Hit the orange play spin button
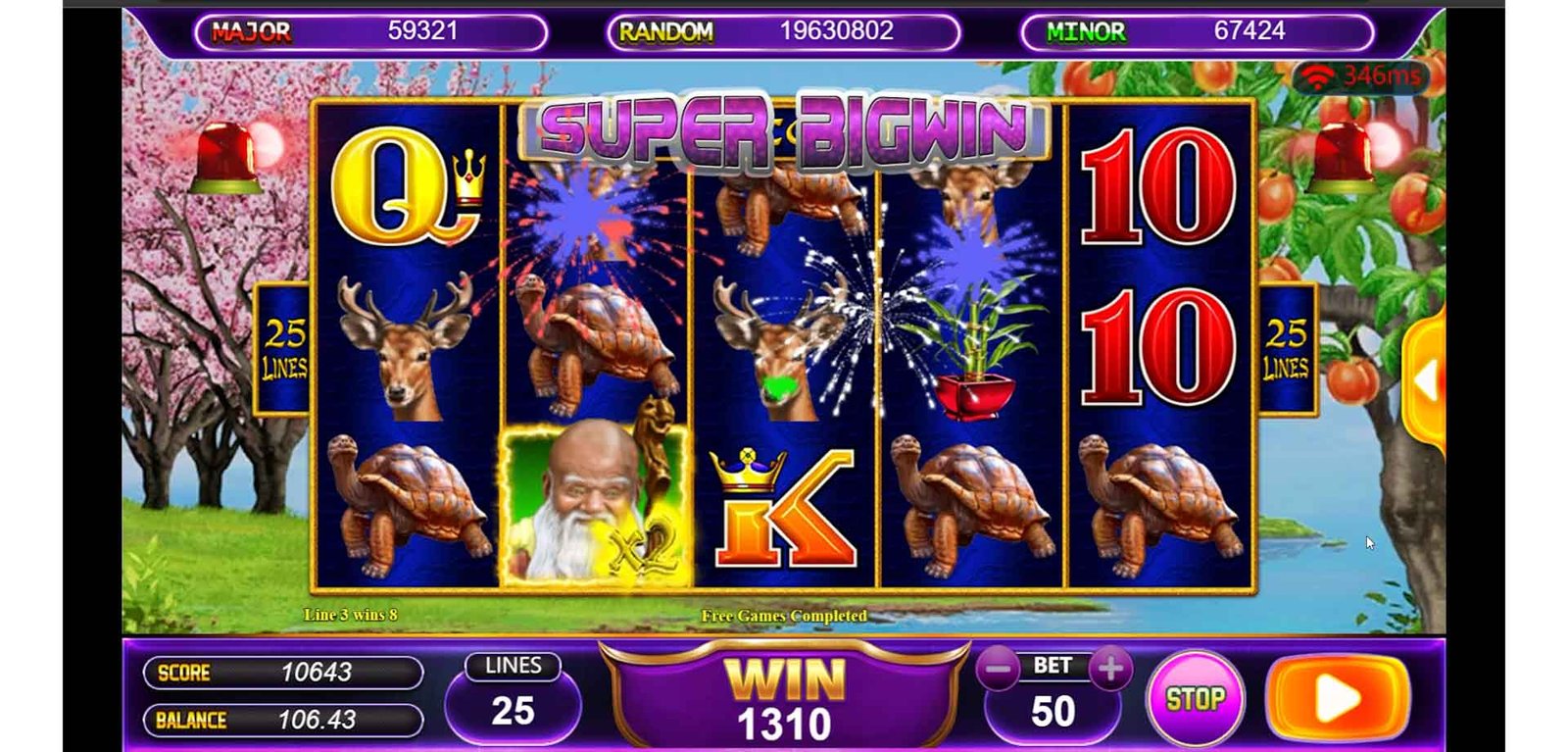Viewport: 1568px width, 752px height. [1338, 698]
